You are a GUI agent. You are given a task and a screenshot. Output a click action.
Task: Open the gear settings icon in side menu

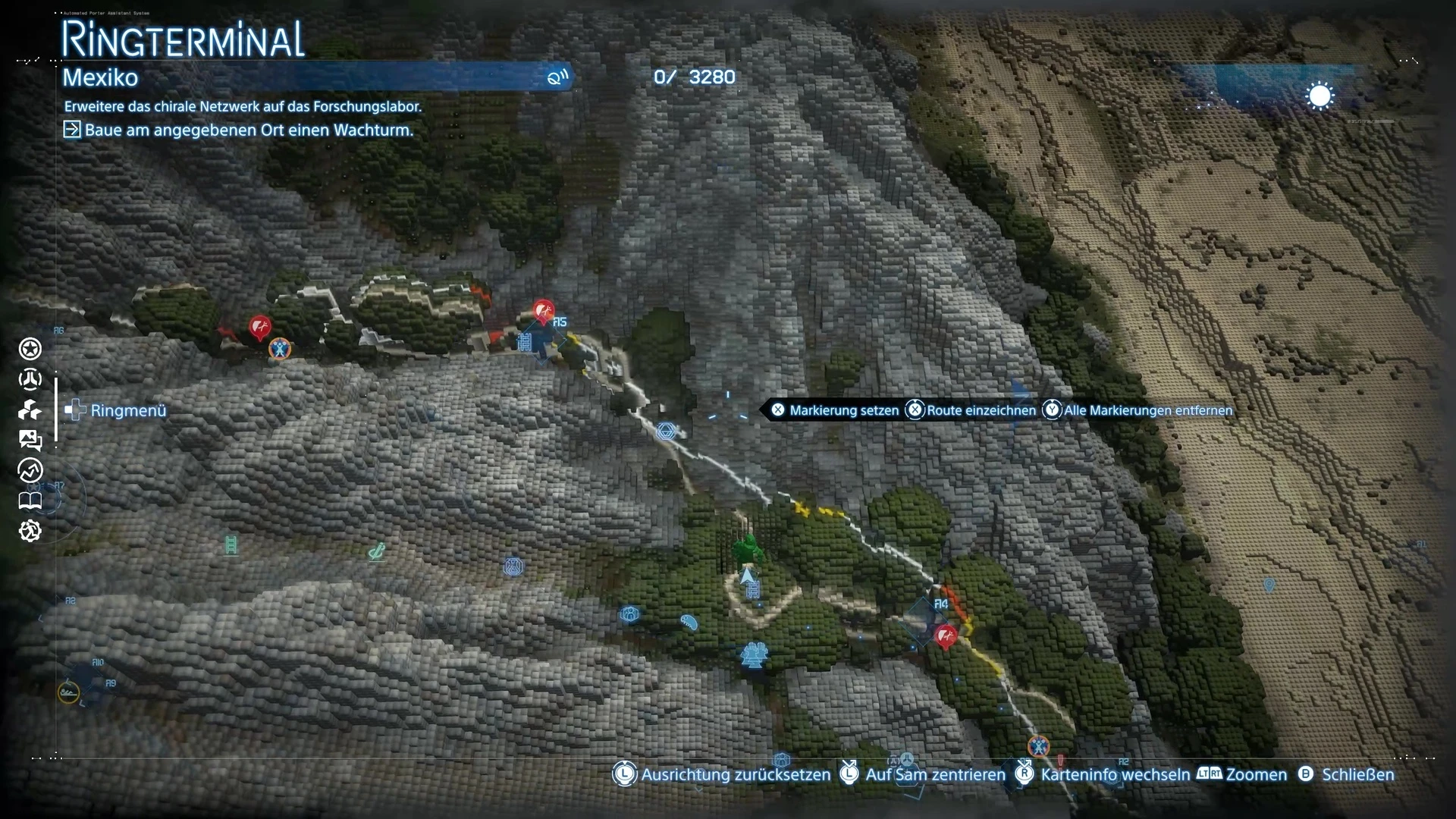coord(30,531)
